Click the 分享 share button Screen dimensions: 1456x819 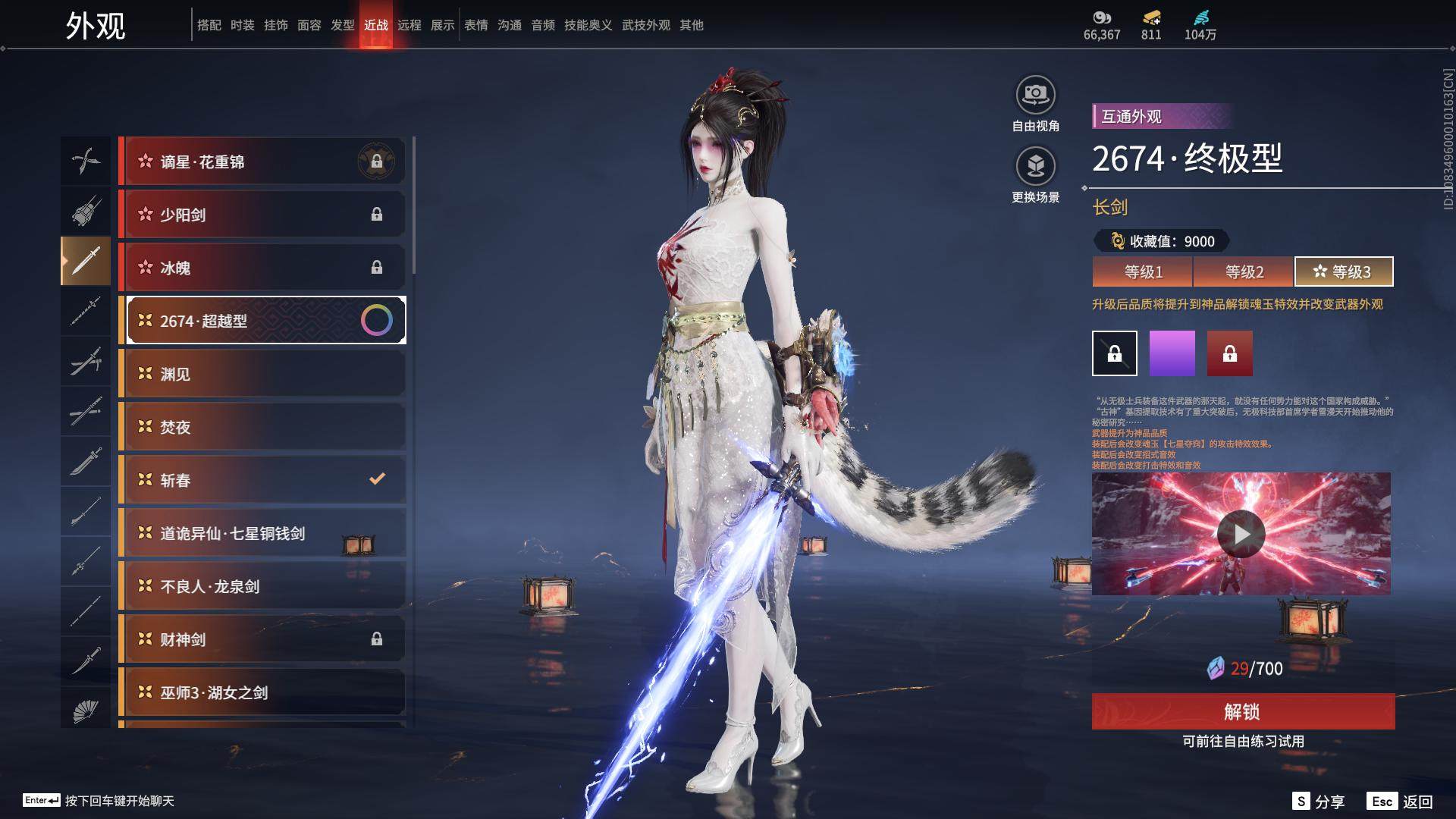tap(1319, 802)
